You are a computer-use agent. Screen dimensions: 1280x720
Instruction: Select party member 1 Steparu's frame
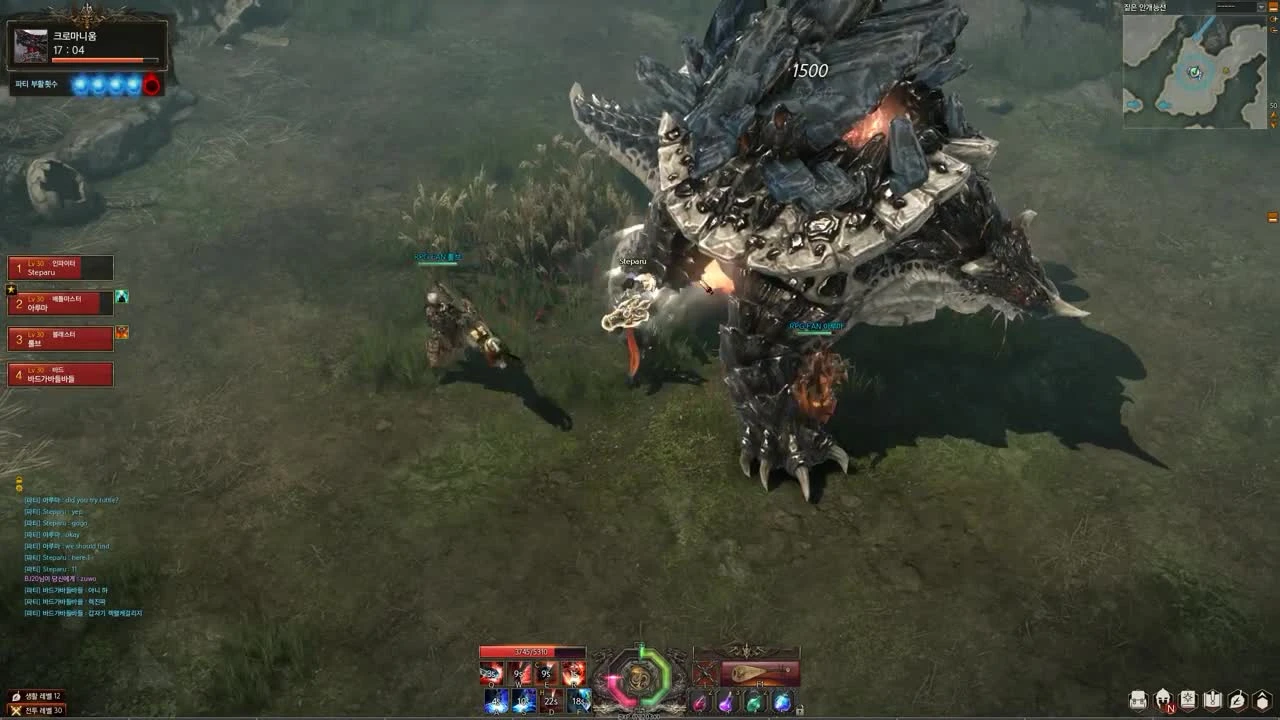click(60, 267)
